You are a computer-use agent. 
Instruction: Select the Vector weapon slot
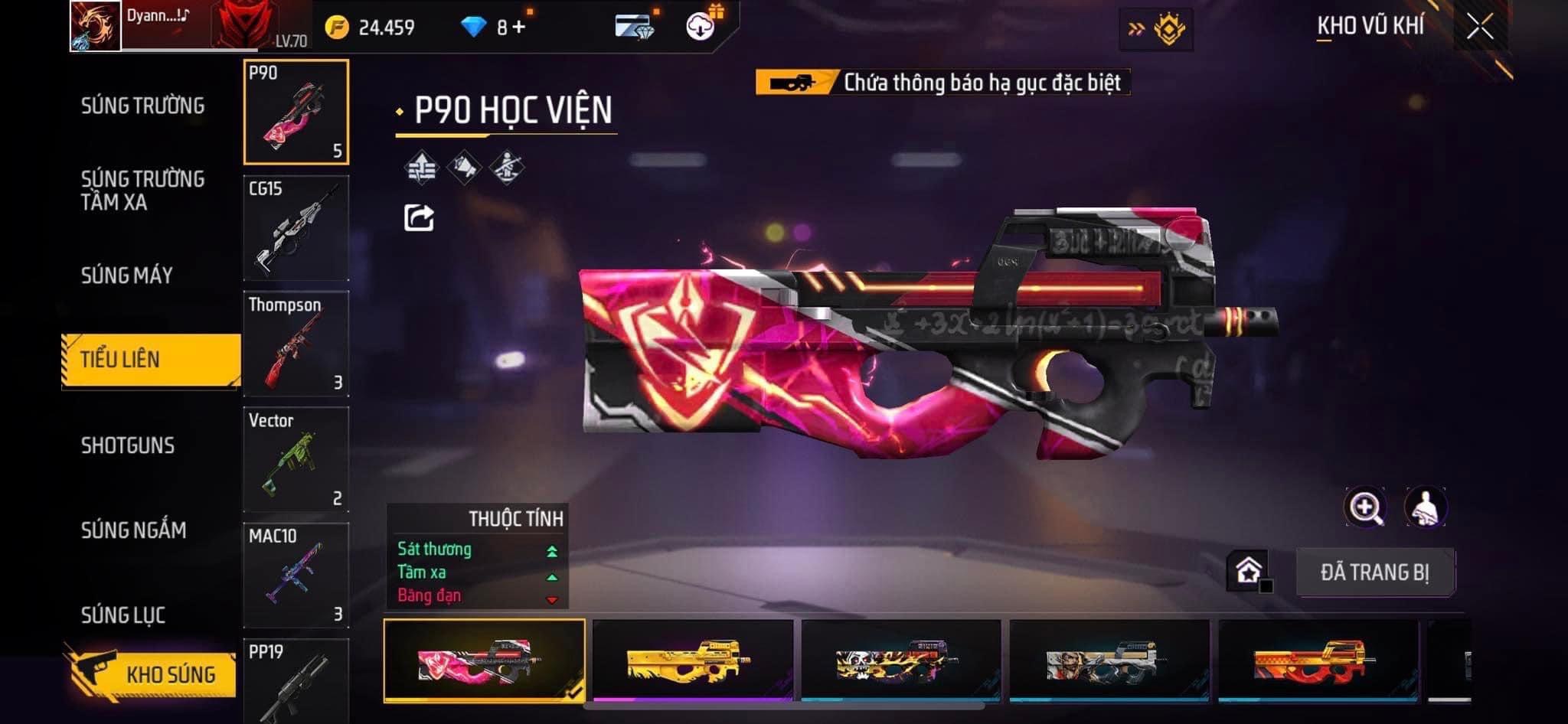[x=296, y=459]
